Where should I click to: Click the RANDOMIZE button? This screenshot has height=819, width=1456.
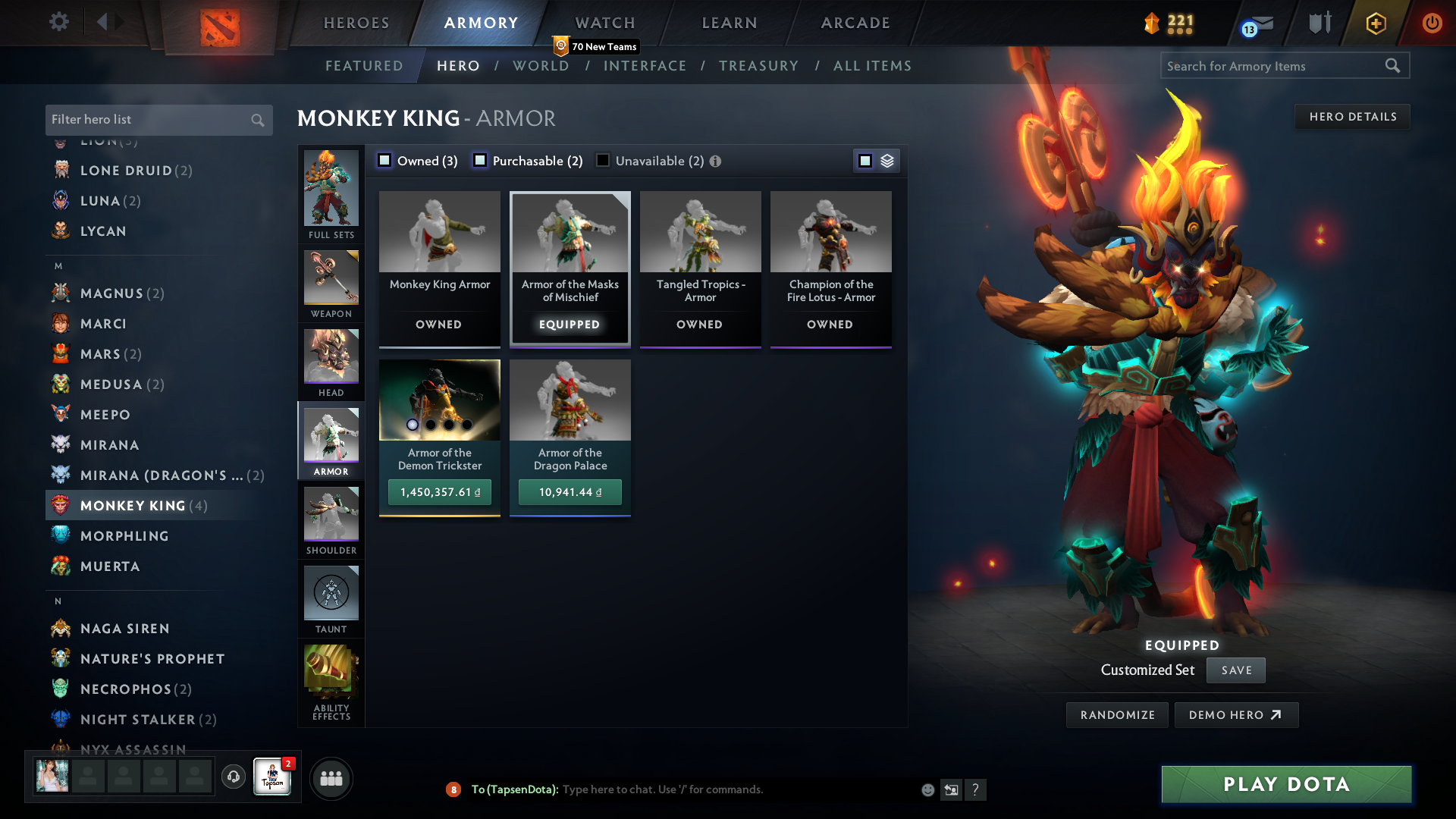click(x=1116, y=714)
